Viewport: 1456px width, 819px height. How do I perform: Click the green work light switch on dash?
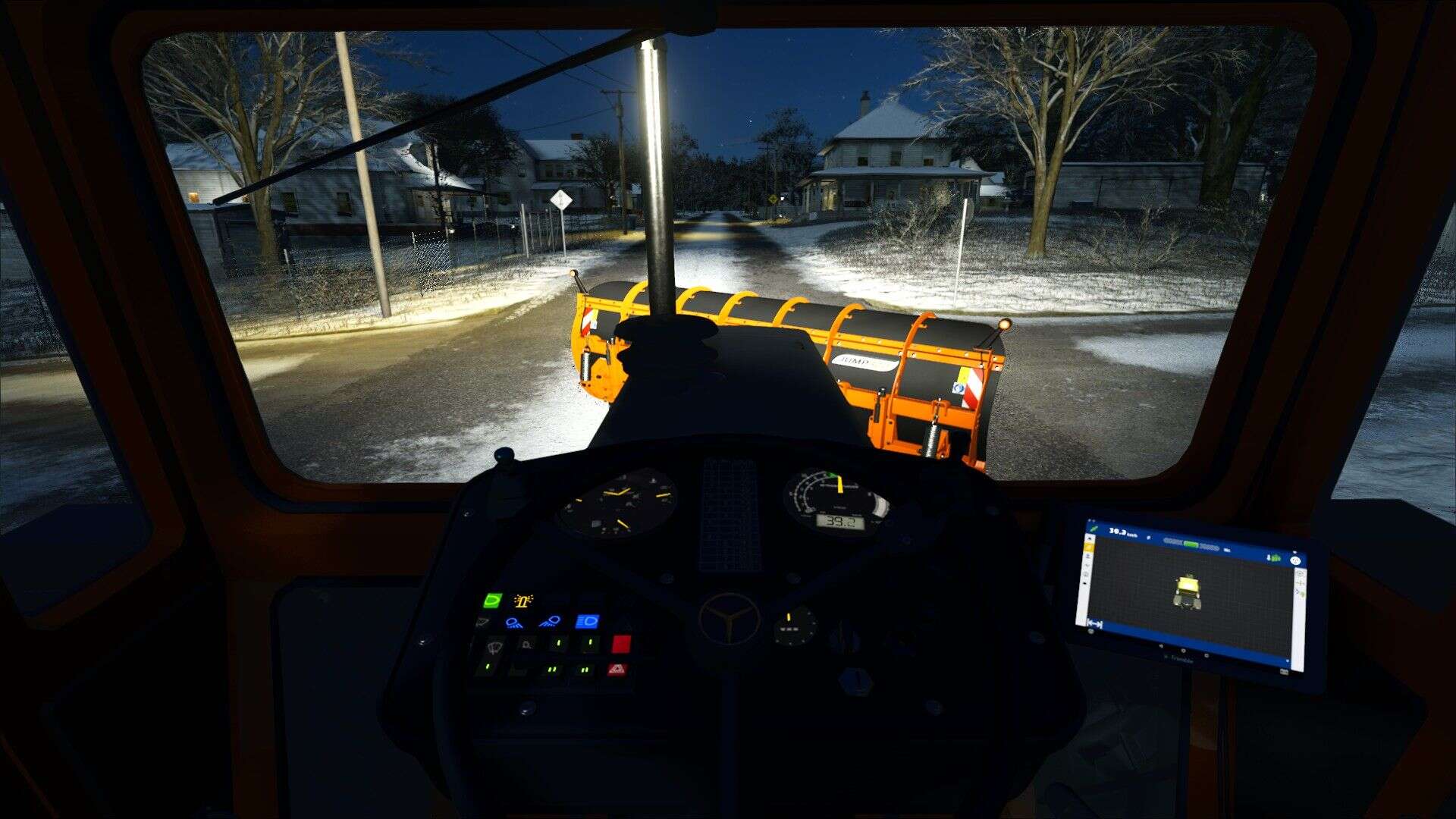pyautogui.click(x=492, y=599)
